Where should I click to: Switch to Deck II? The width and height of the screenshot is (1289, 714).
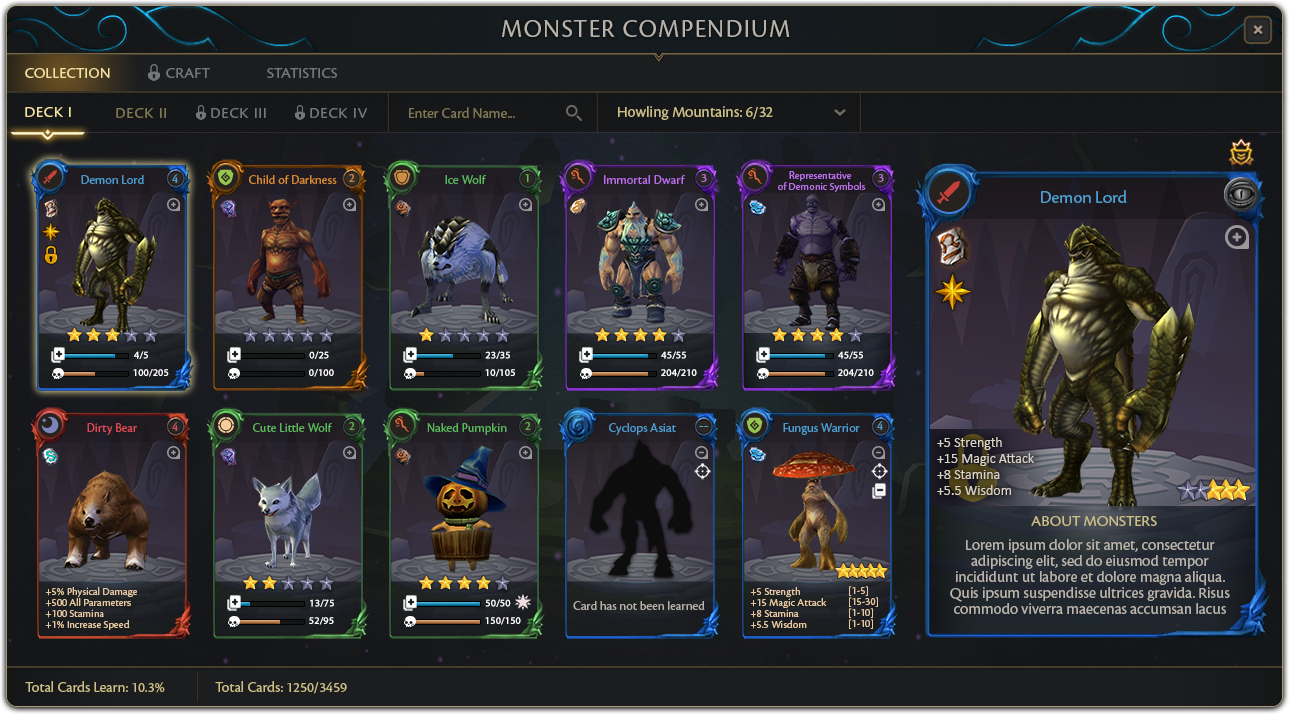tap(141, 113)
